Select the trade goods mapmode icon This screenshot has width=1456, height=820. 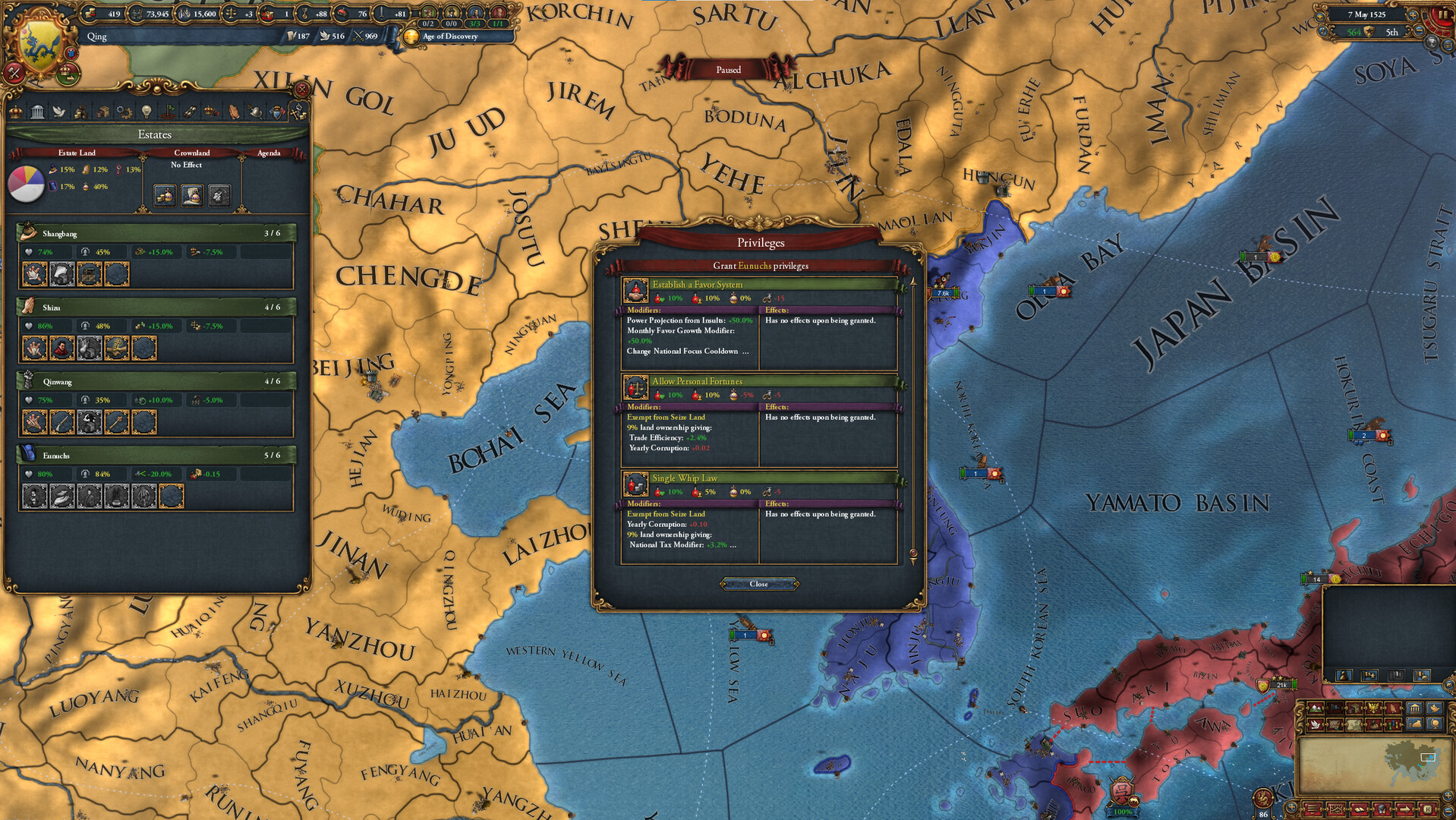pos(1354,708)
